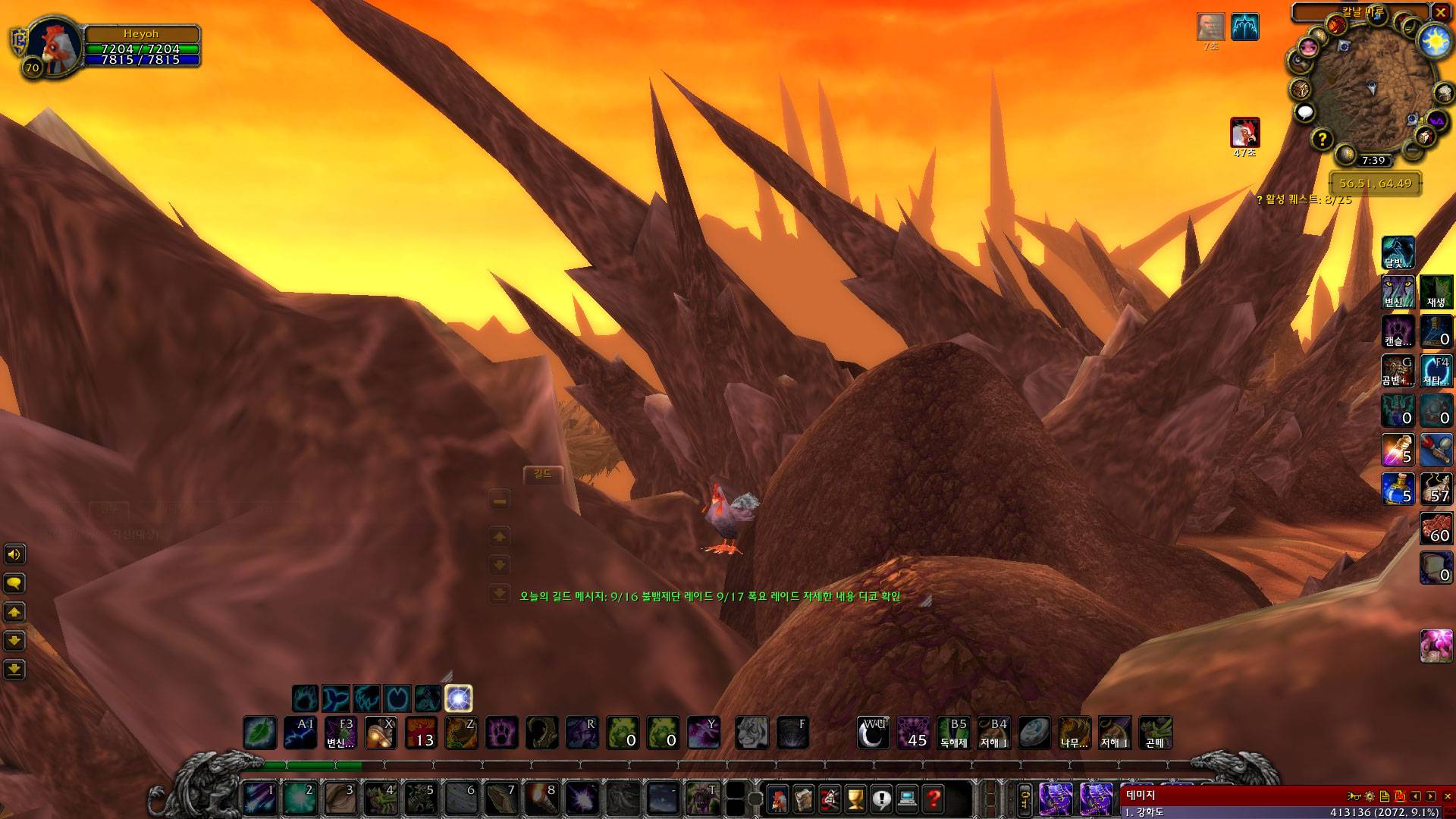Open the speech bubble minimap button

point(1304,114)
